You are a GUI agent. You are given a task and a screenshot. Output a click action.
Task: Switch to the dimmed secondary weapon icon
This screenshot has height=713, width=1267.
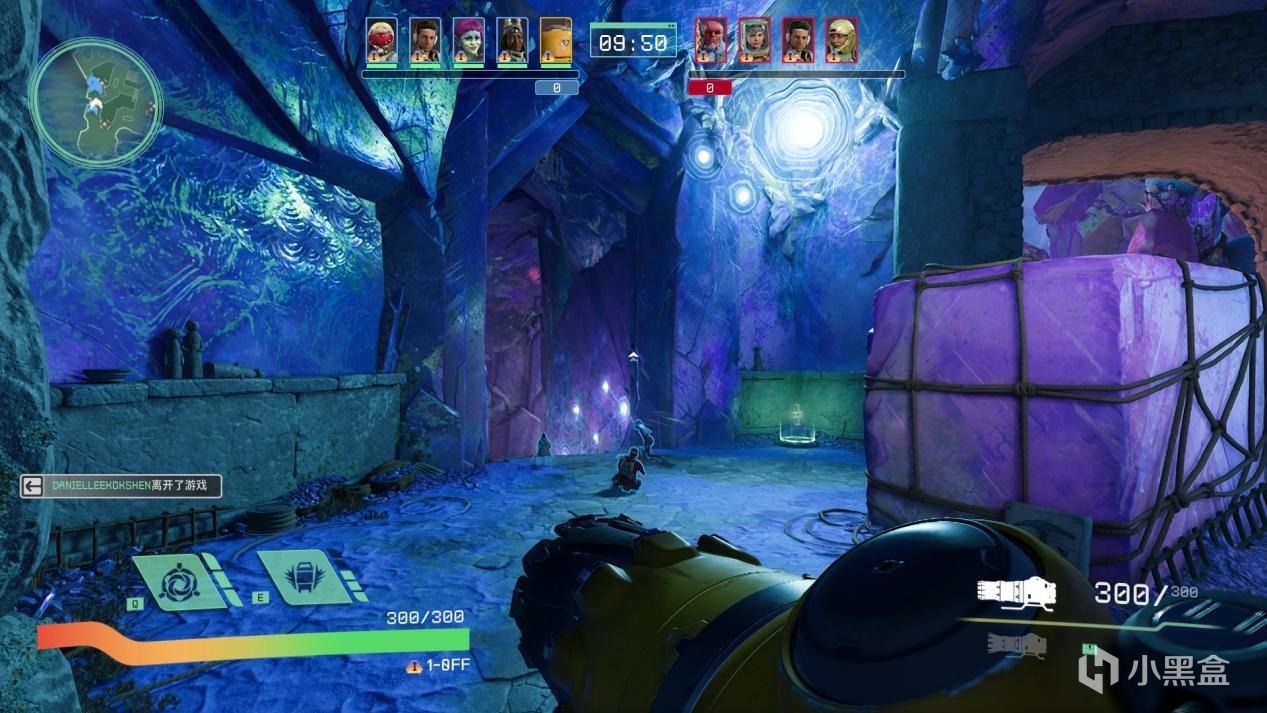1016,645
